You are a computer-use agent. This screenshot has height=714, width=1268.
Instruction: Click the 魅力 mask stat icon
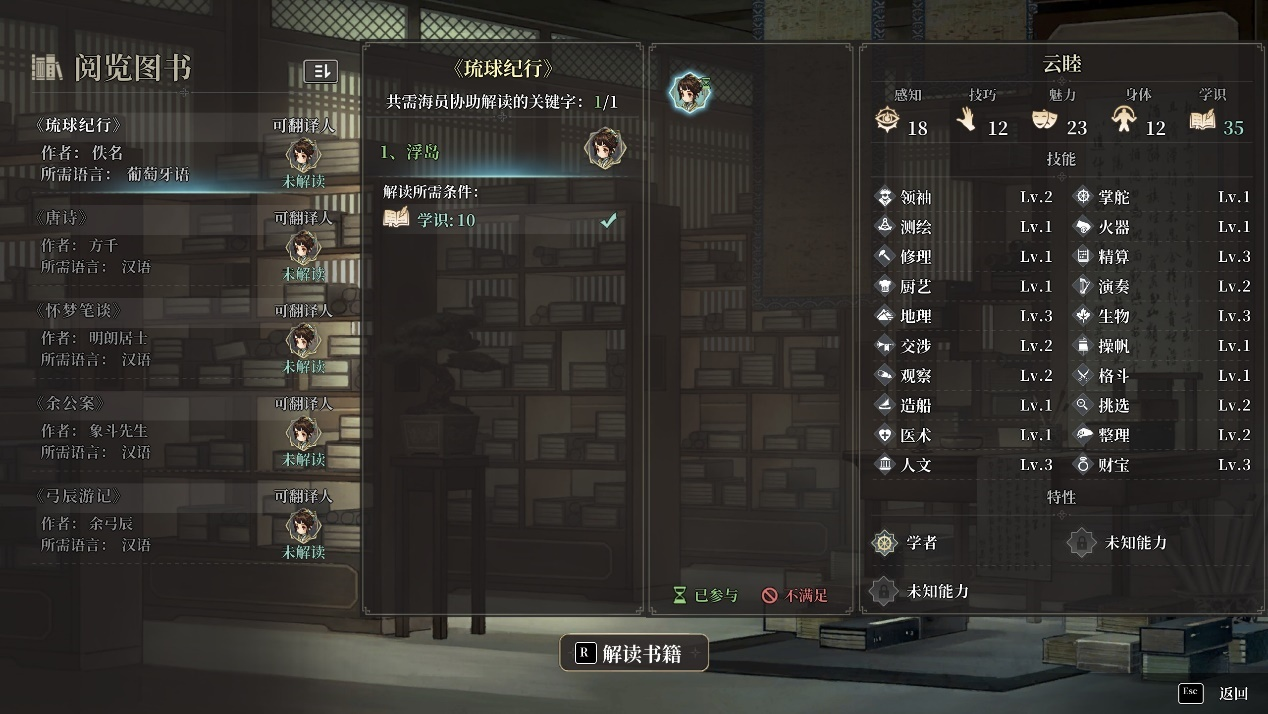pos(1043,123)
